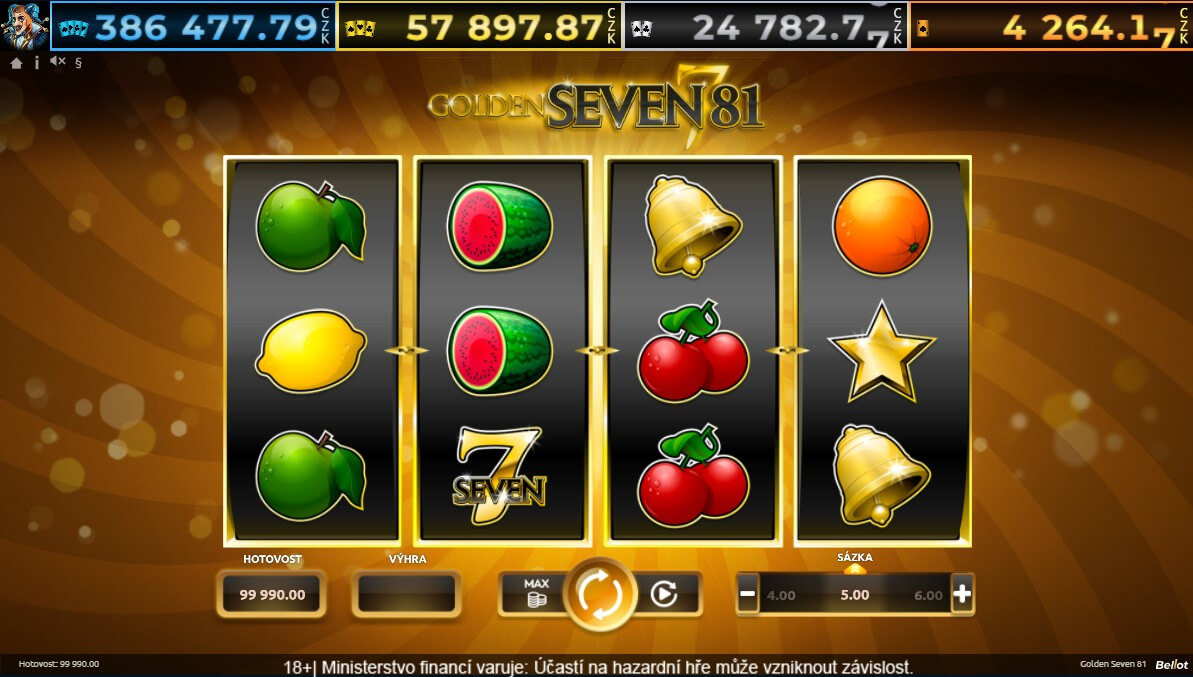Click the jester jackpot logo
This screenshot has width=1193, height=677.
(x=24, y=25)
